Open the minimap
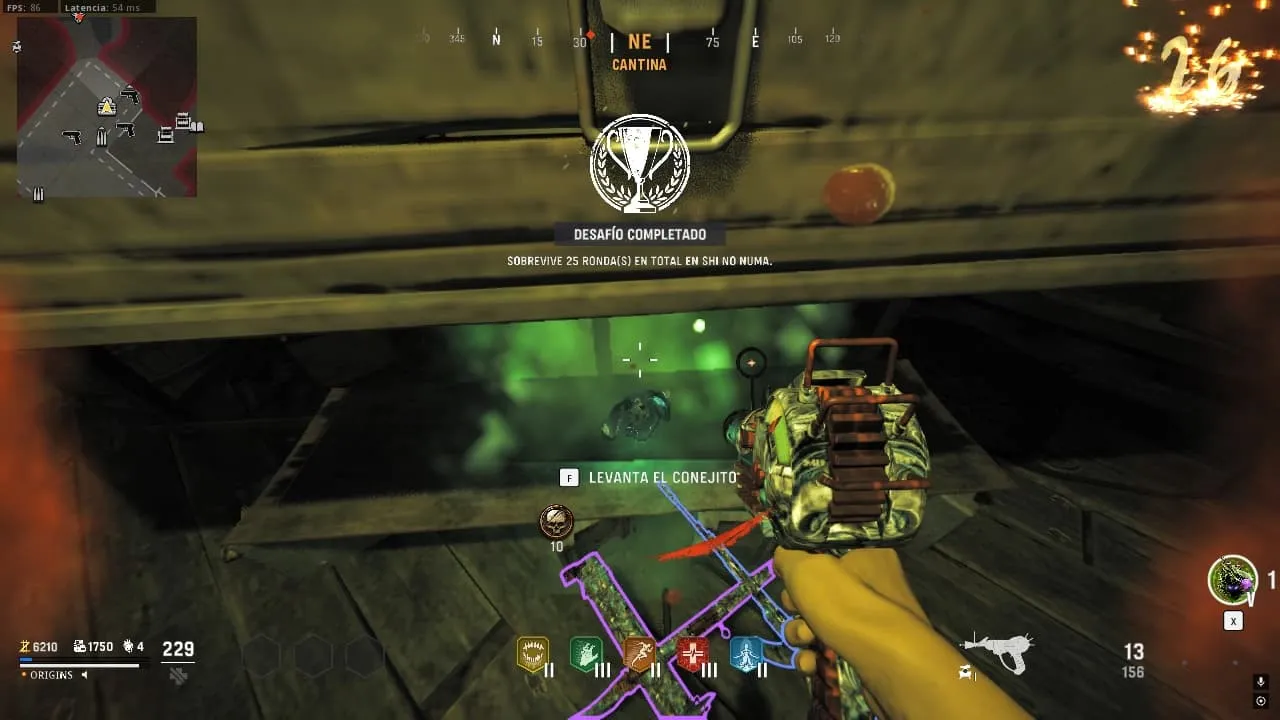The image size is (1280, 720). click(x=106, y=106)
